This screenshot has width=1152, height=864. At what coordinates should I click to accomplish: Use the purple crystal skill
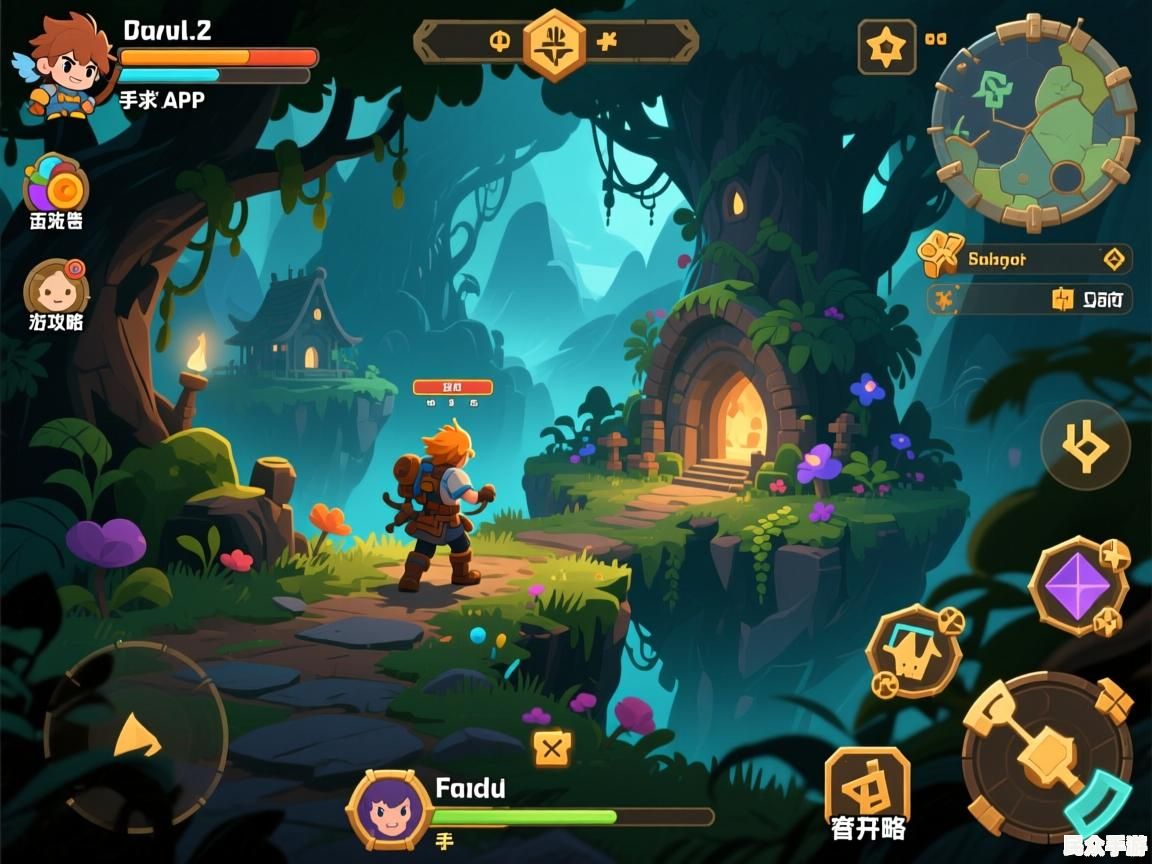[1079, 585]
